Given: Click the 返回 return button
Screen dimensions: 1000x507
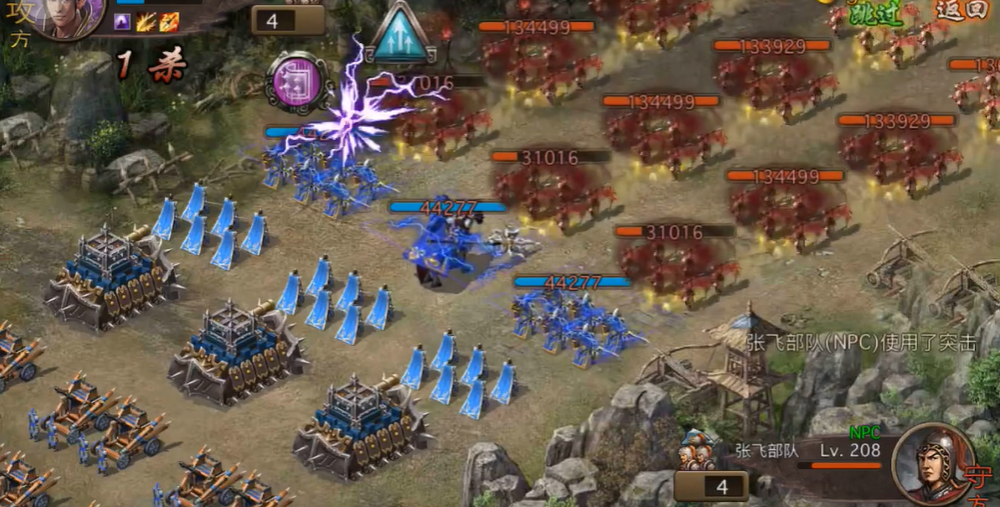Looking at the screenshot, I should [x=962, y=11].
